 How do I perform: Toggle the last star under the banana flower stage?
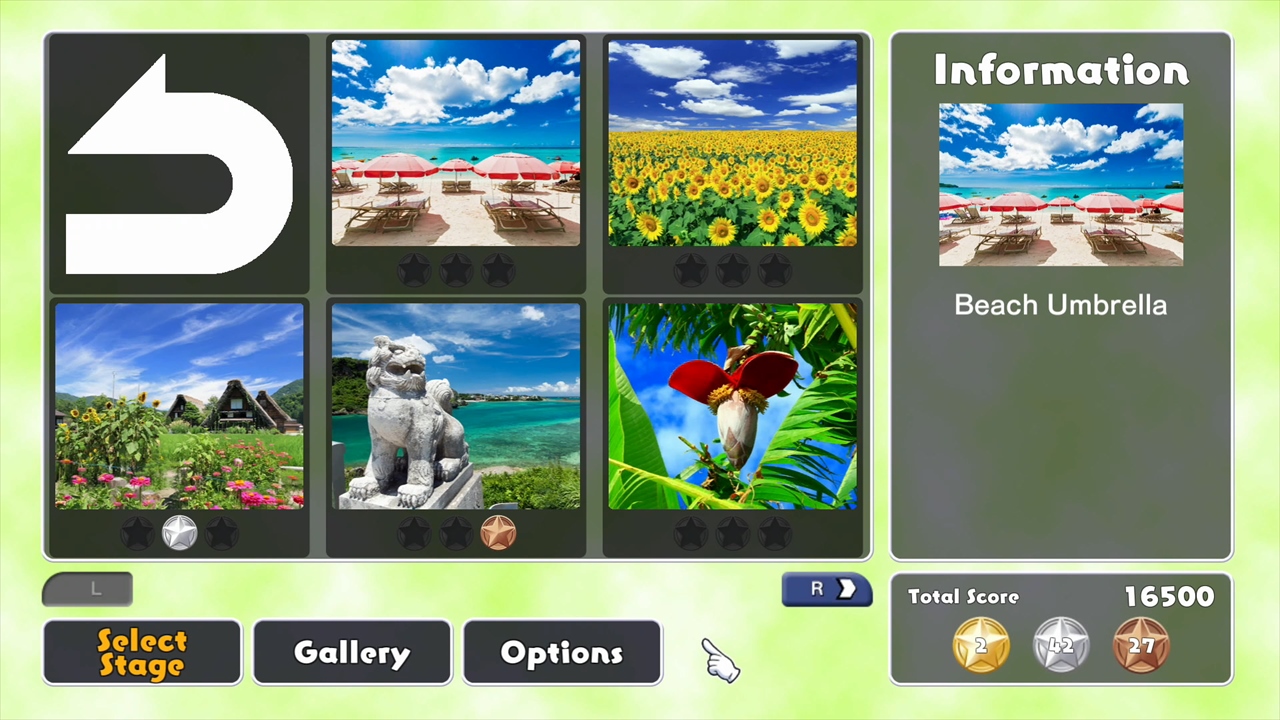(775, 533)
